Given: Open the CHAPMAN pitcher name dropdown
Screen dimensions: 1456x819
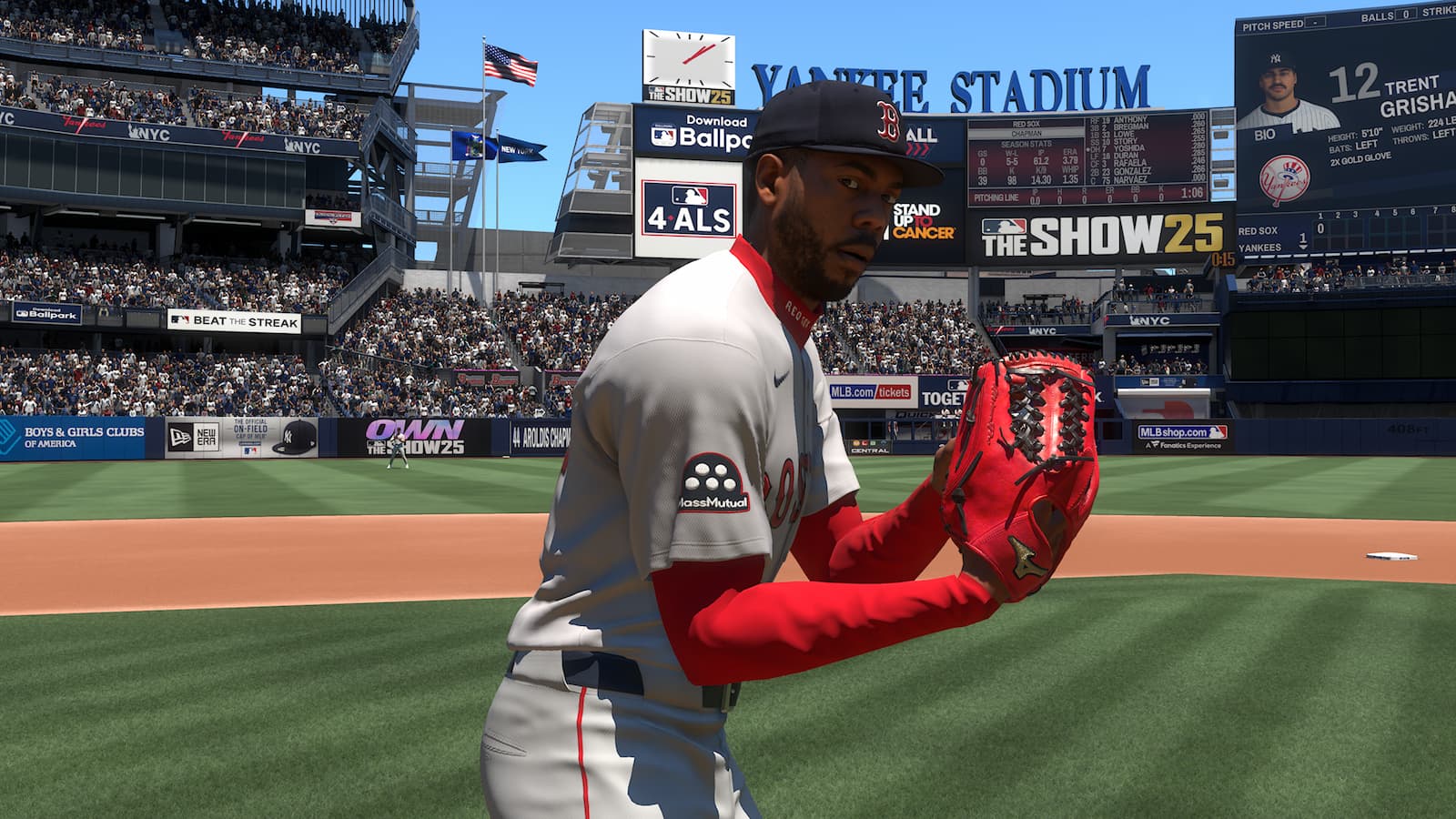Looking at the screenshot, I should pyautogui.click(x=1028, y=132).
